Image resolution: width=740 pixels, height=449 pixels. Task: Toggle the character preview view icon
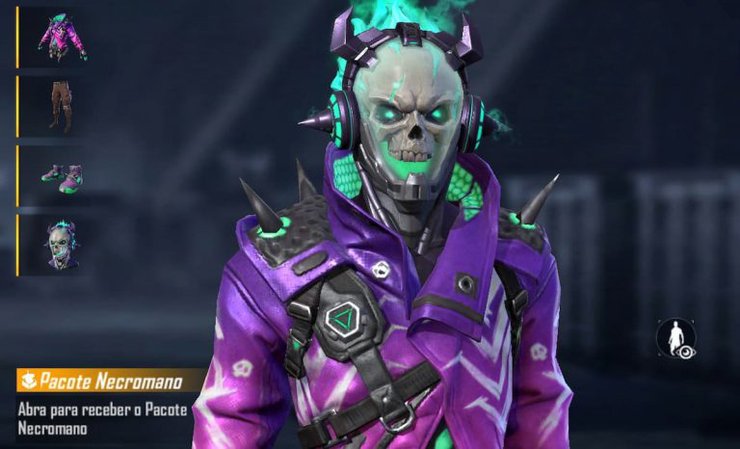click(676, 338)
